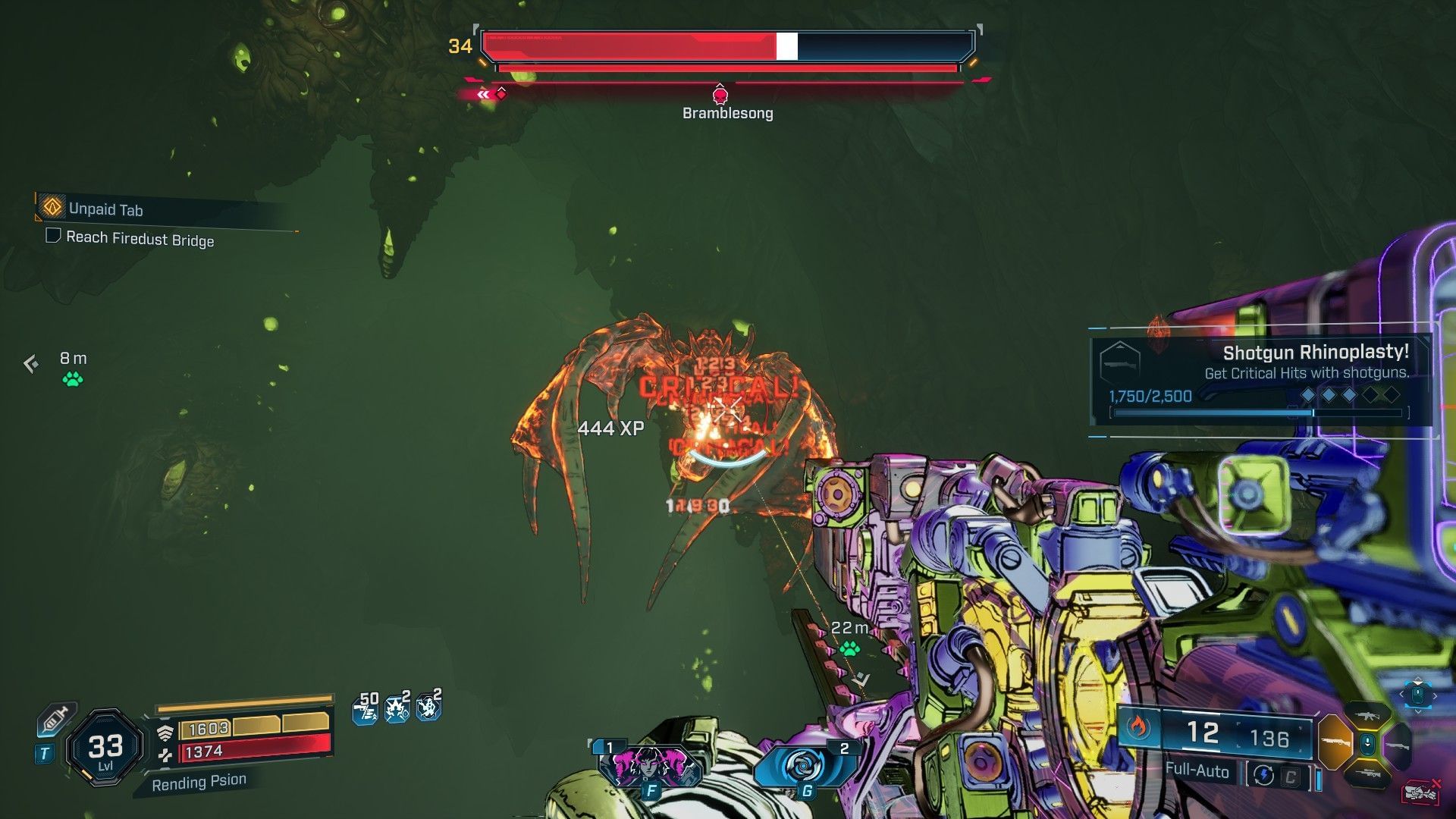Click the Reach Firedust Bridge objective checkbox
Viewport: 1456px width, 819px height.
53,236
